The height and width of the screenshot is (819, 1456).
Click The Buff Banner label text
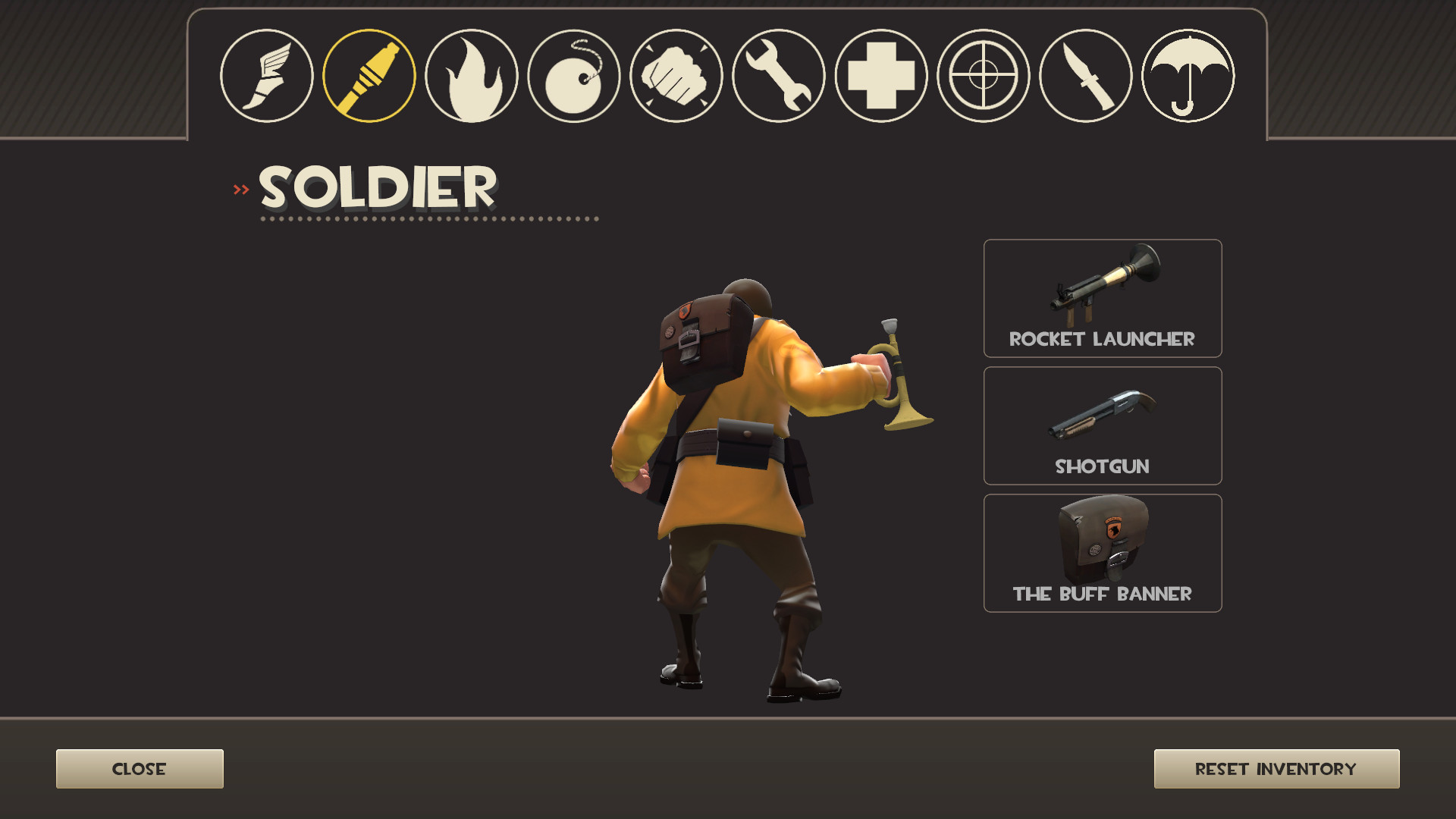tap(1102, 595)
